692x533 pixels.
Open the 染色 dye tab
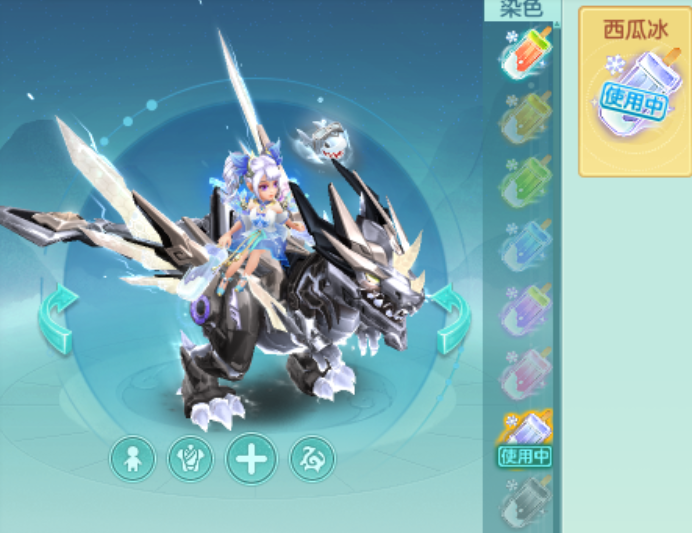click(520, 10)
